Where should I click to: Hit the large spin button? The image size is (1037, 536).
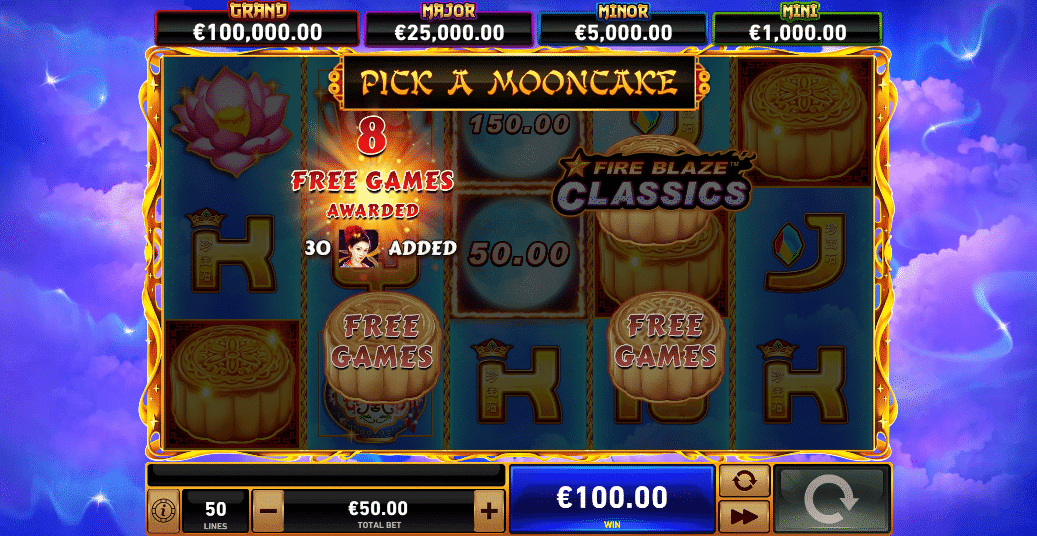click(830, 499)
